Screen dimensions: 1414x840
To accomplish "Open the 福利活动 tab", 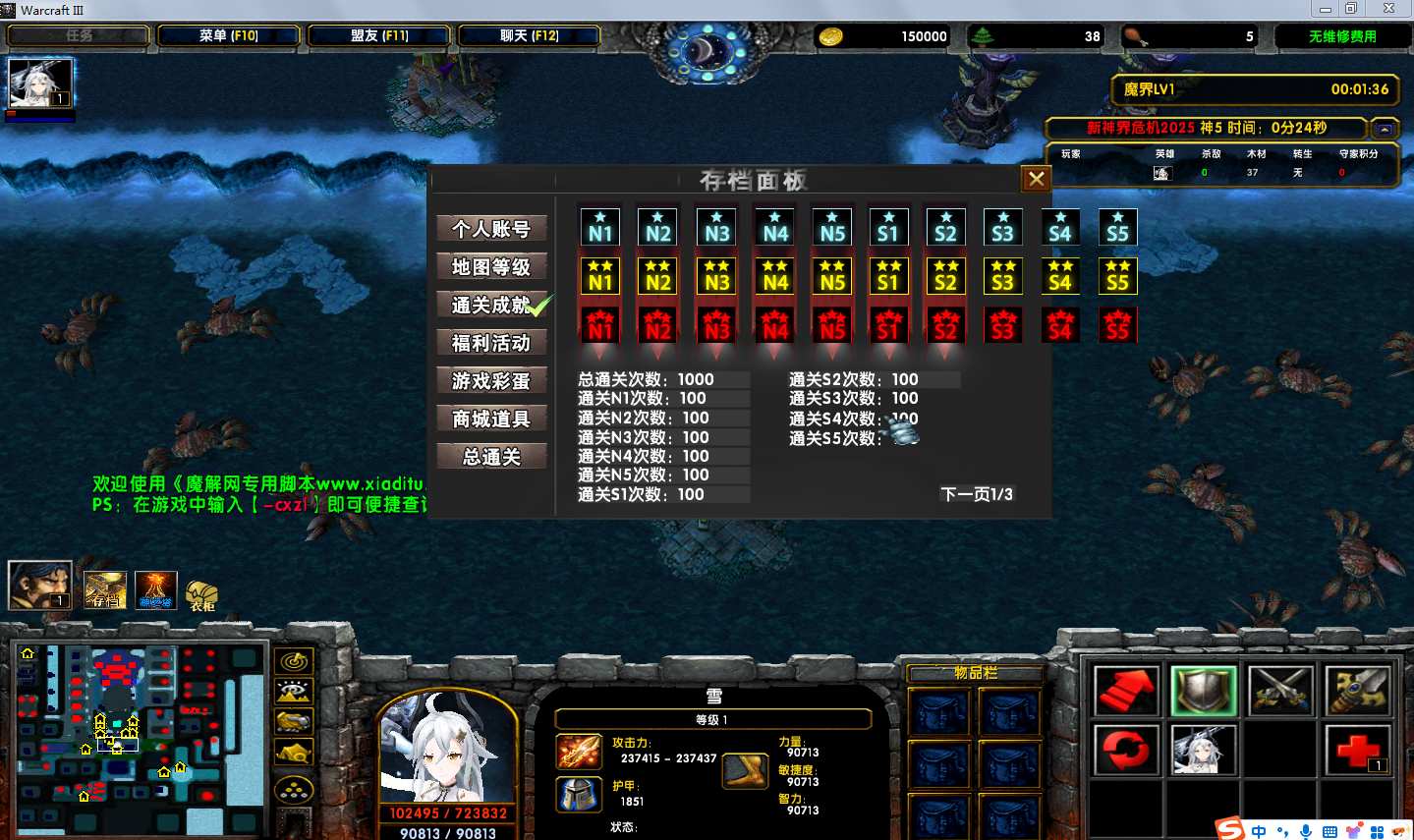I will click(491, 343).
